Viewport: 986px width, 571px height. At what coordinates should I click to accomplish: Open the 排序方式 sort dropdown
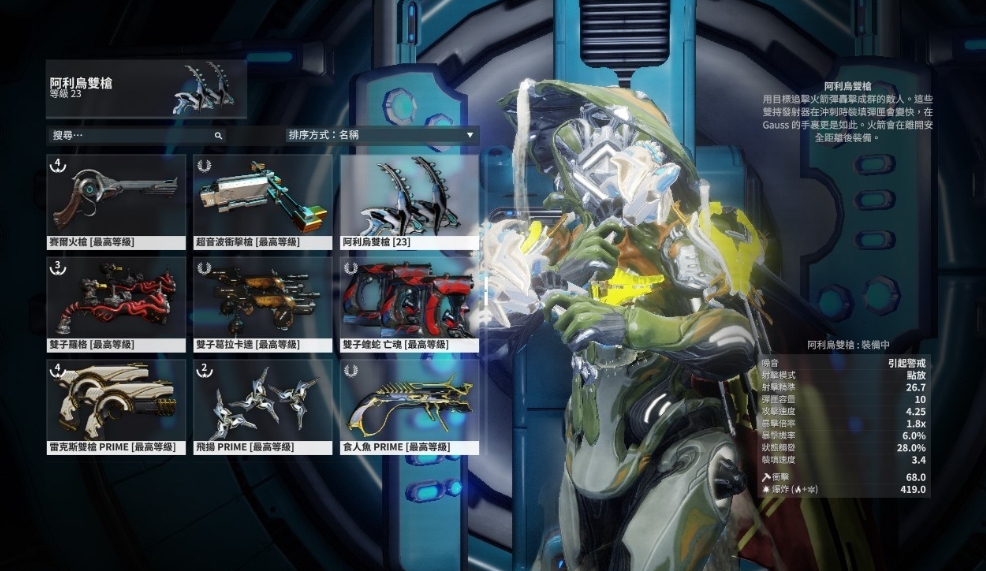click(x=380, y=134)
